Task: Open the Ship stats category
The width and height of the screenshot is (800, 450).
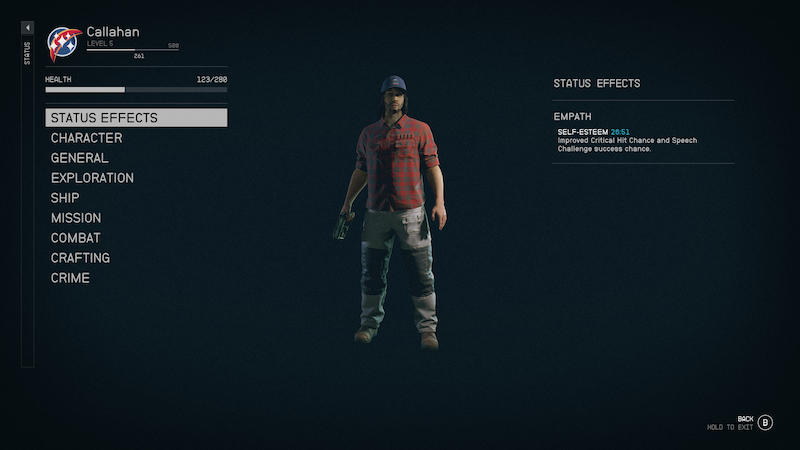Action: (x=65, y=198)
